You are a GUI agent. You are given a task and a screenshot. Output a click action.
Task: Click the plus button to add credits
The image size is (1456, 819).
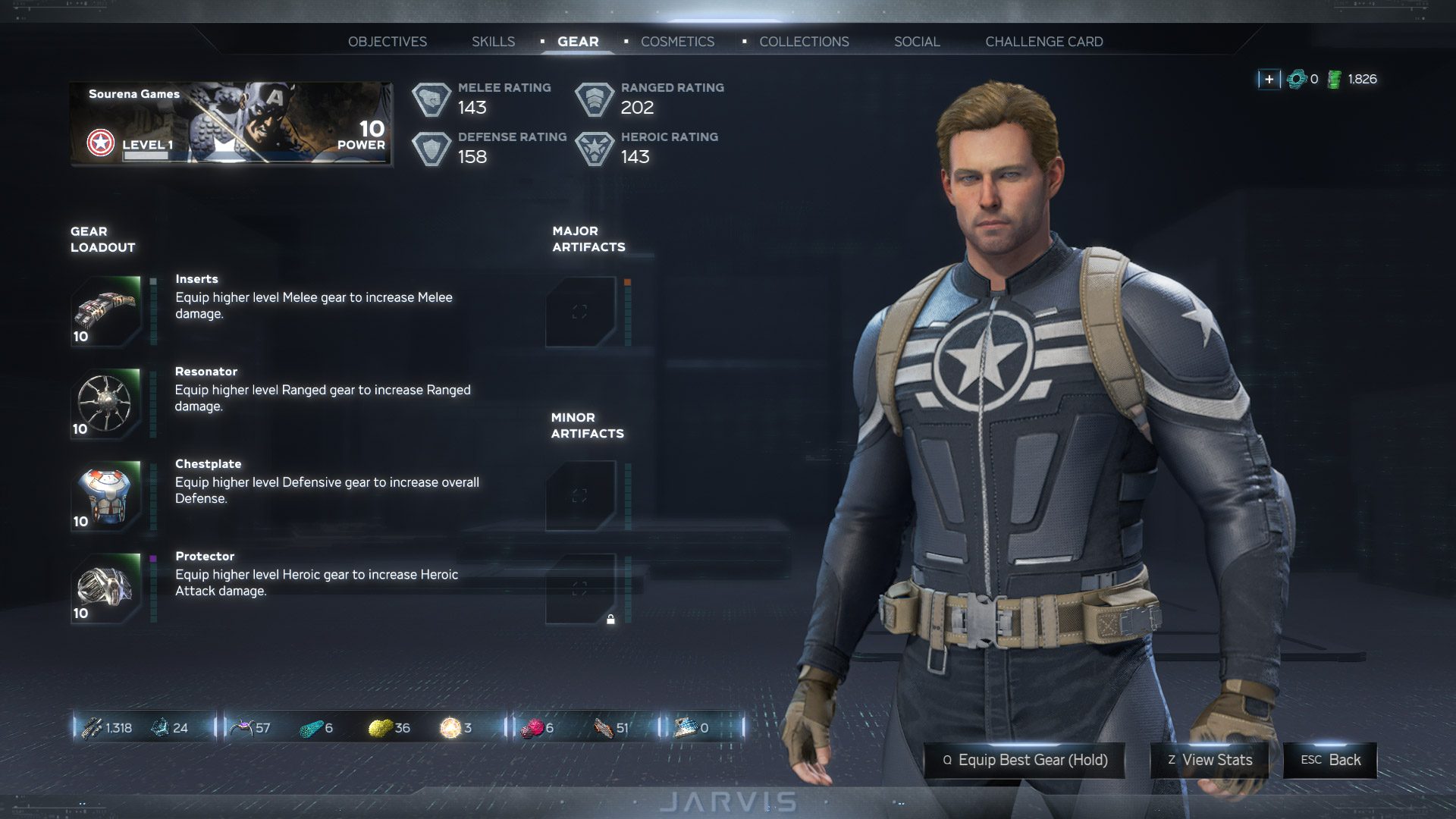(1269, 79)
